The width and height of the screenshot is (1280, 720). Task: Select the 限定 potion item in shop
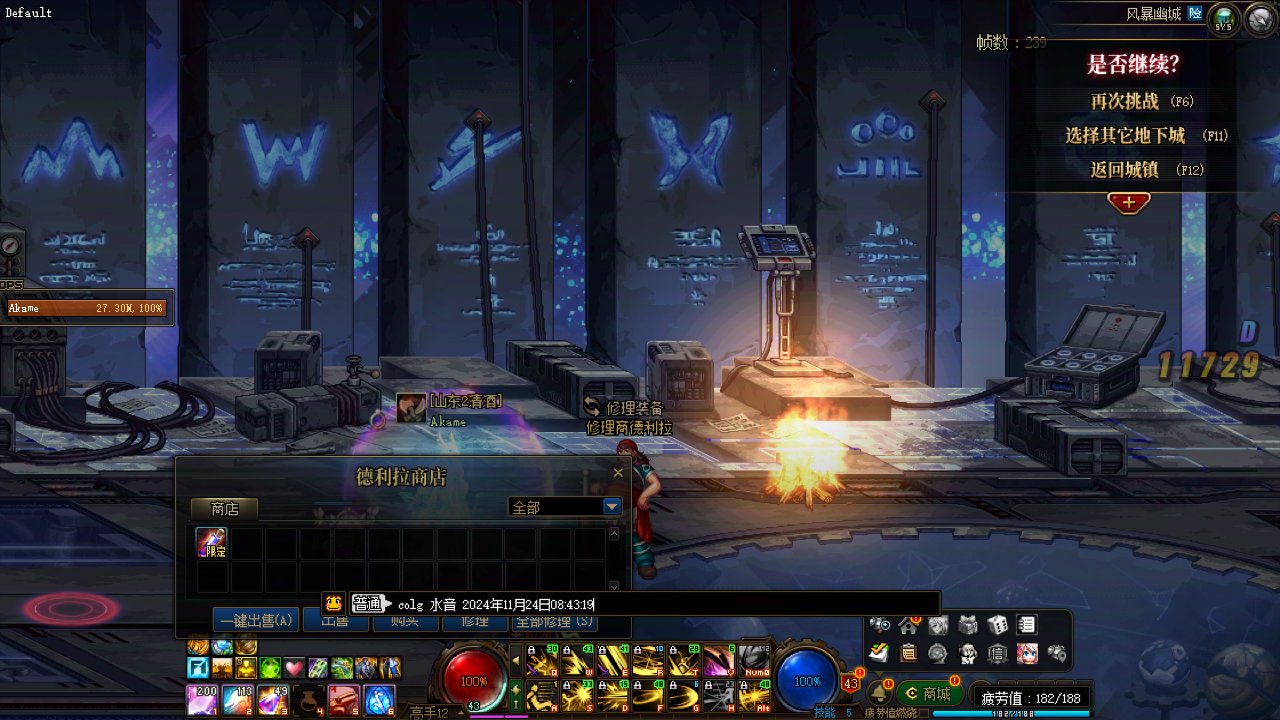pyautogui.click(x=211, y=543)
